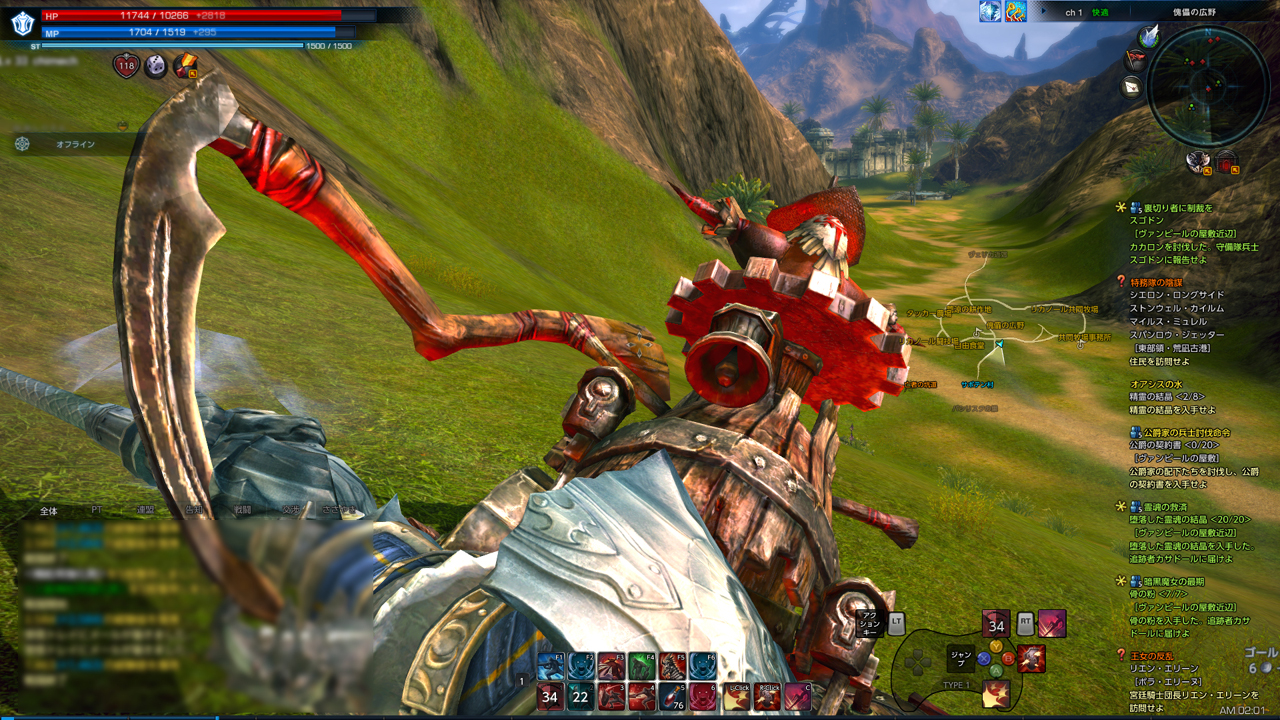Screen dimensions: 1280x720
Task: Activate the F5 skeletal dragon skill
Action: 672,665
